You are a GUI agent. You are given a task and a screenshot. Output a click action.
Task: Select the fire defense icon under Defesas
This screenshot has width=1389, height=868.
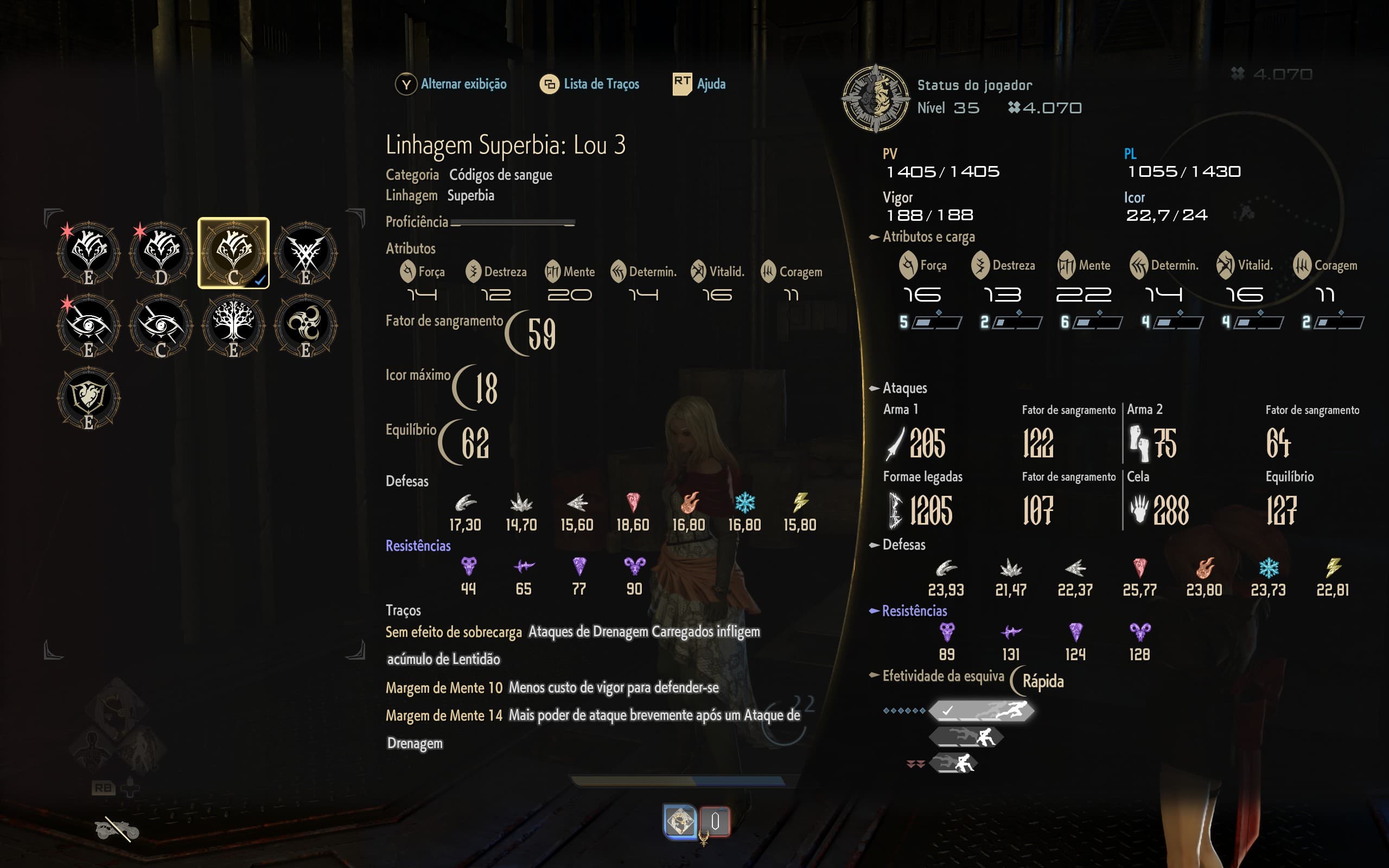tap(689, 503)
